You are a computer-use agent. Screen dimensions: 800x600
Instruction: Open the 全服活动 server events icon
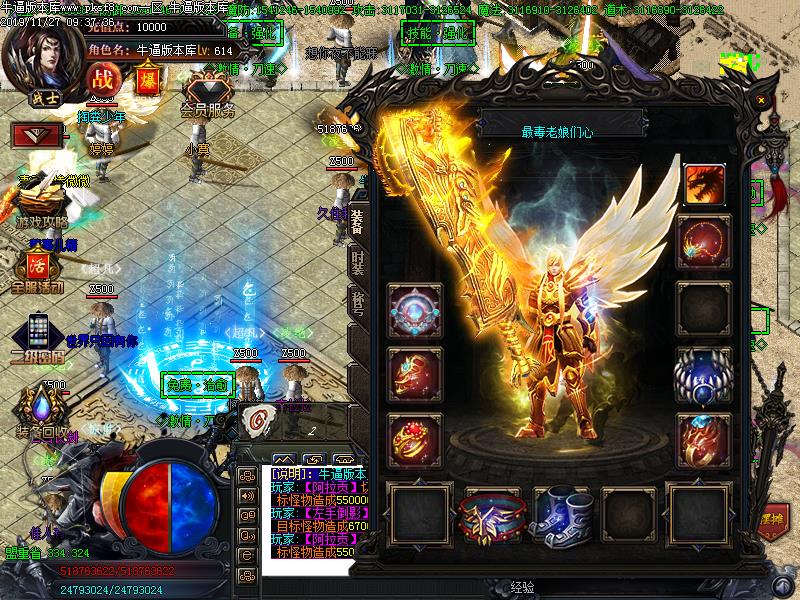tap(38, 270)
